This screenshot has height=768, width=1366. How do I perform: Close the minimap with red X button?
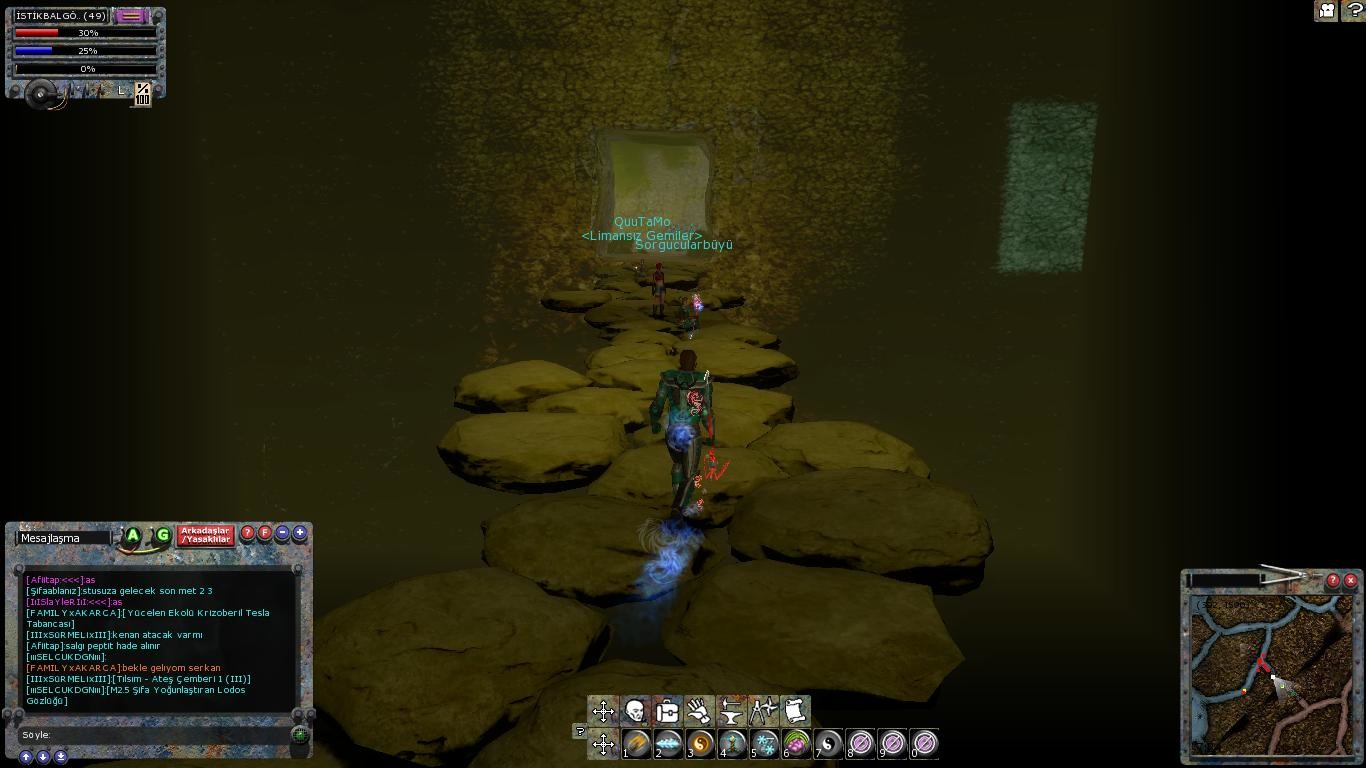(x=1350, y=580)
